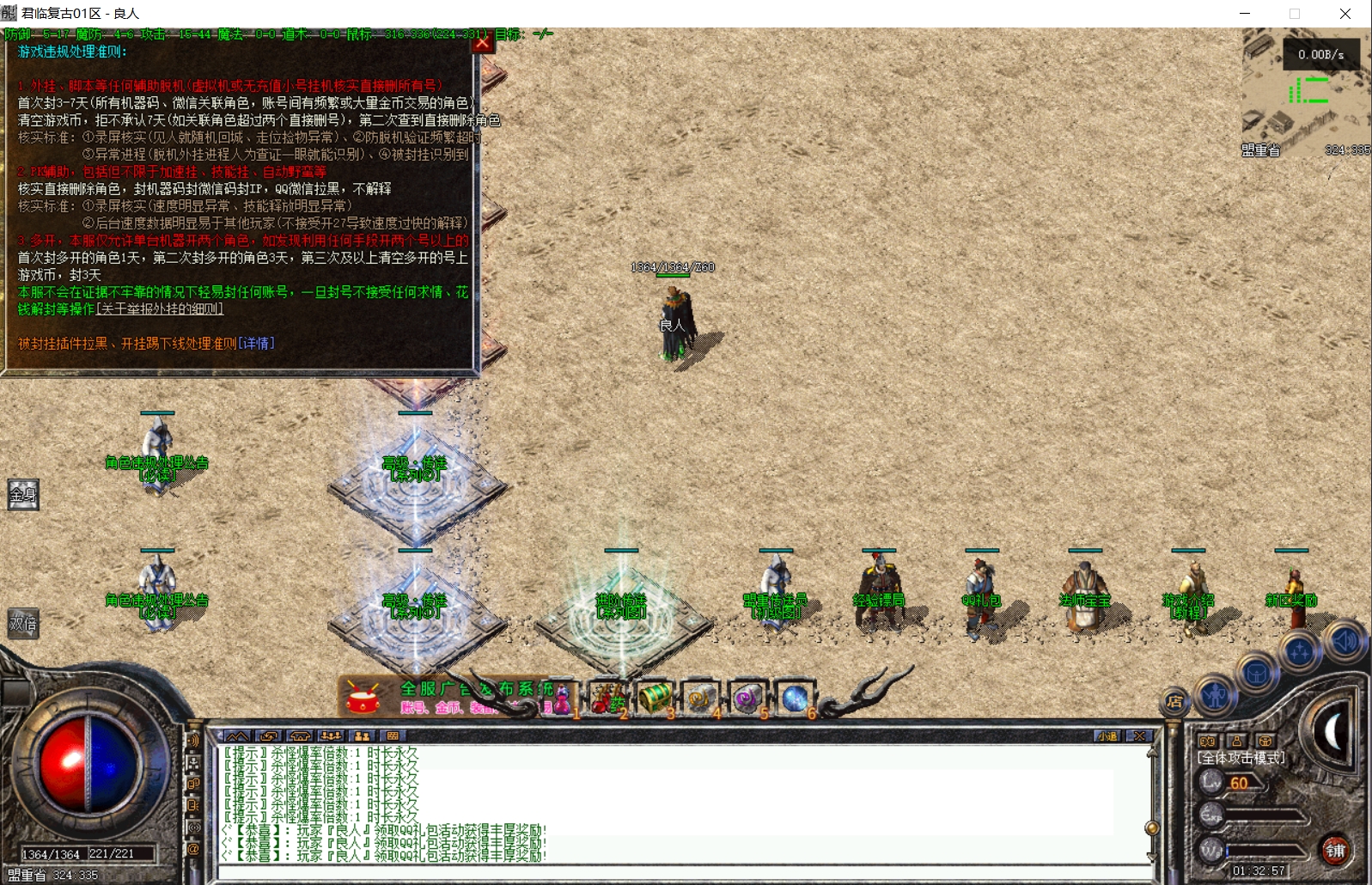Click the blue [详情] details link
This screenshot has width=1372, height=885.
coord(256,344)
